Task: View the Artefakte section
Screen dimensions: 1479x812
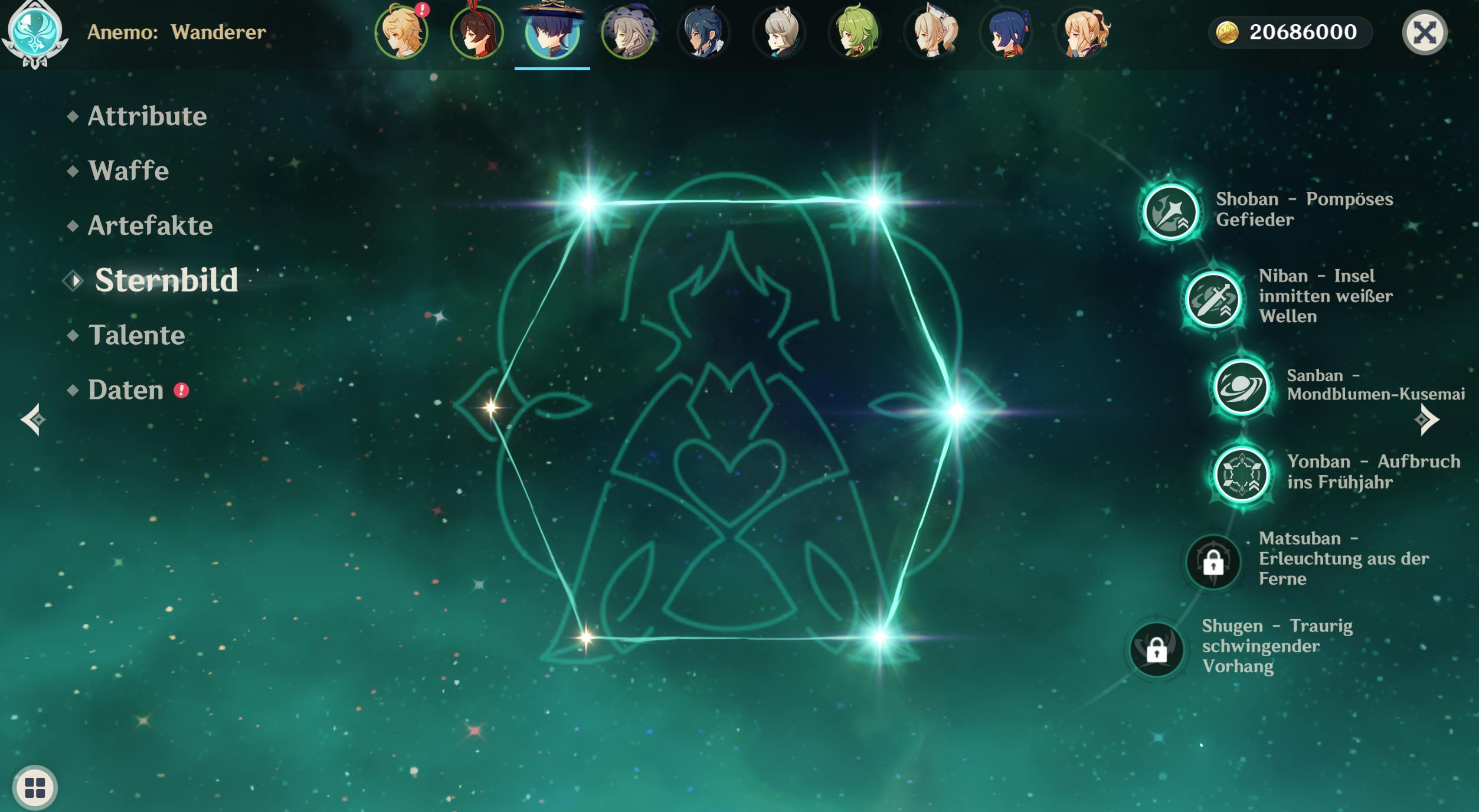Action: tap(149, 225)
